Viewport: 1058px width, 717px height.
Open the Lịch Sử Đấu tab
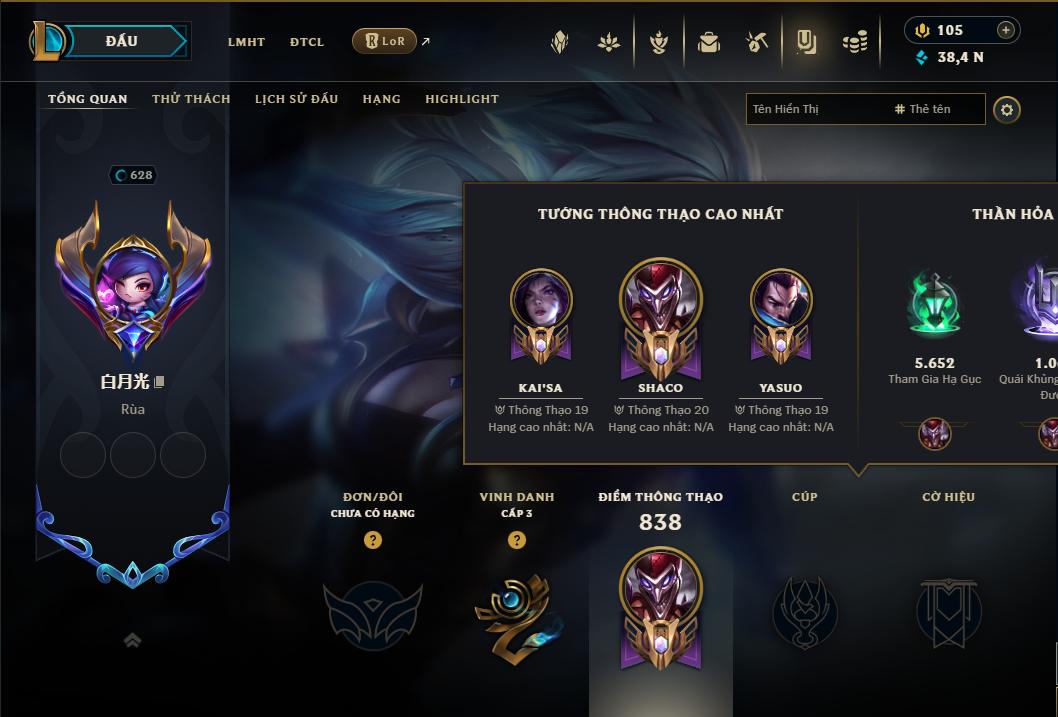tap(296, 99)
